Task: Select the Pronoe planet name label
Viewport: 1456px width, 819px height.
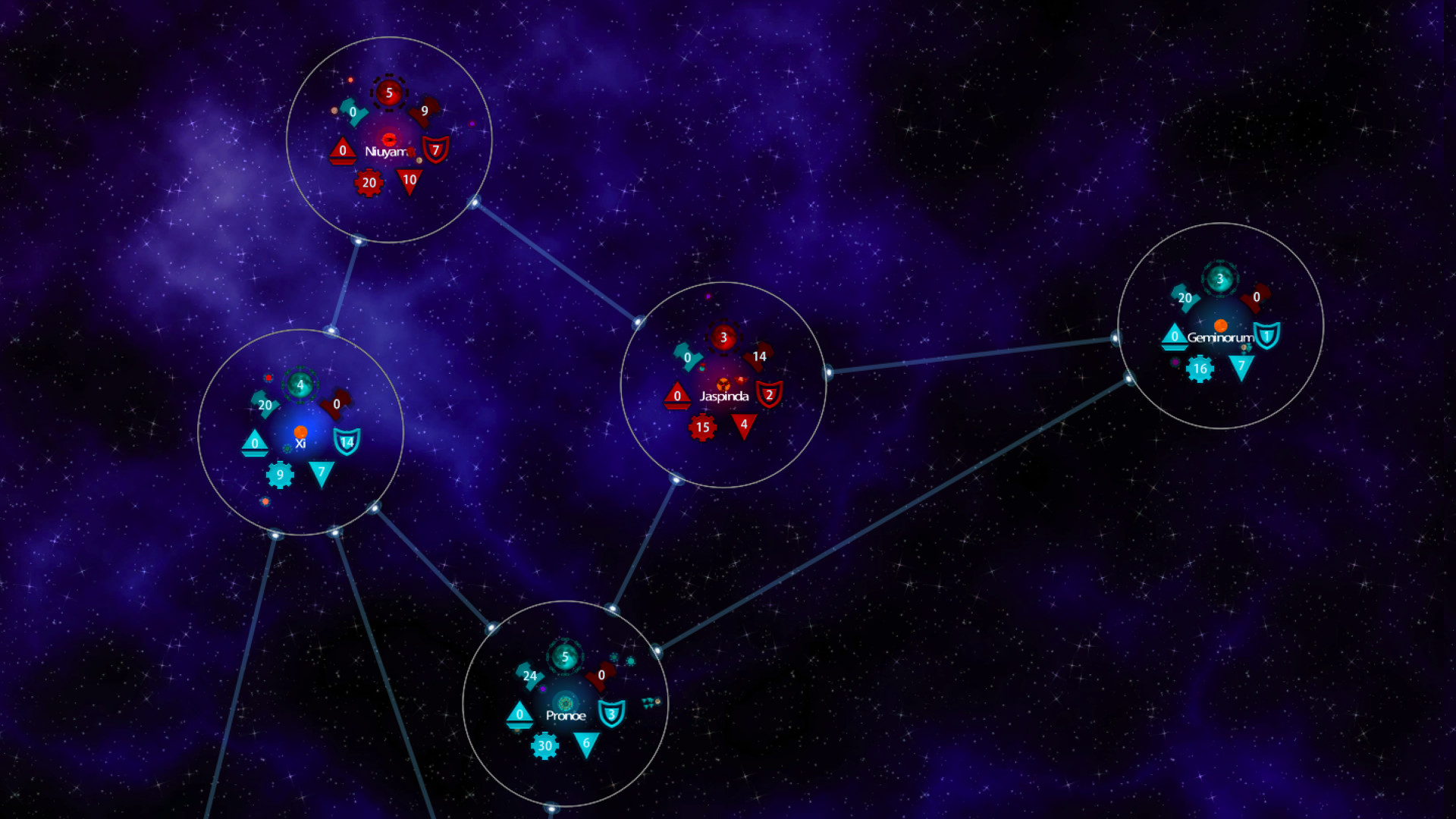Action: click(566, 715)
